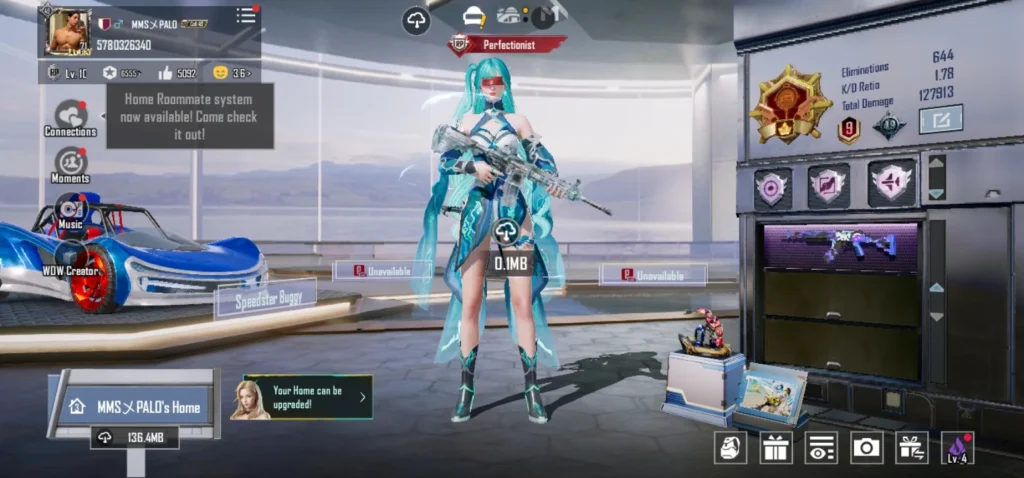Open the view list eye icon
This screenshot has width=1024, height=478.
point(821,447)
